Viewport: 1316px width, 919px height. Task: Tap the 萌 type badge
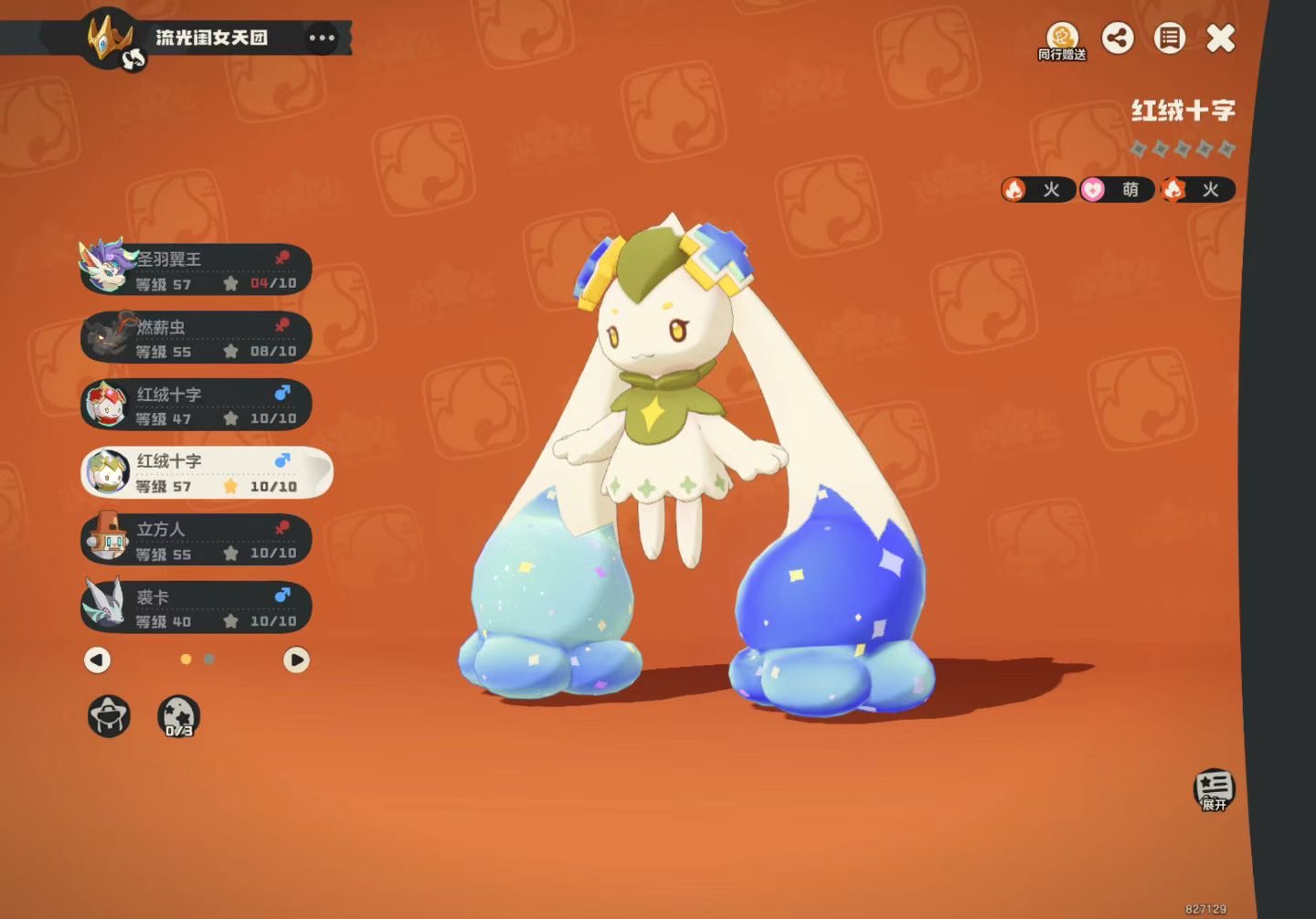click(1116, 190)
